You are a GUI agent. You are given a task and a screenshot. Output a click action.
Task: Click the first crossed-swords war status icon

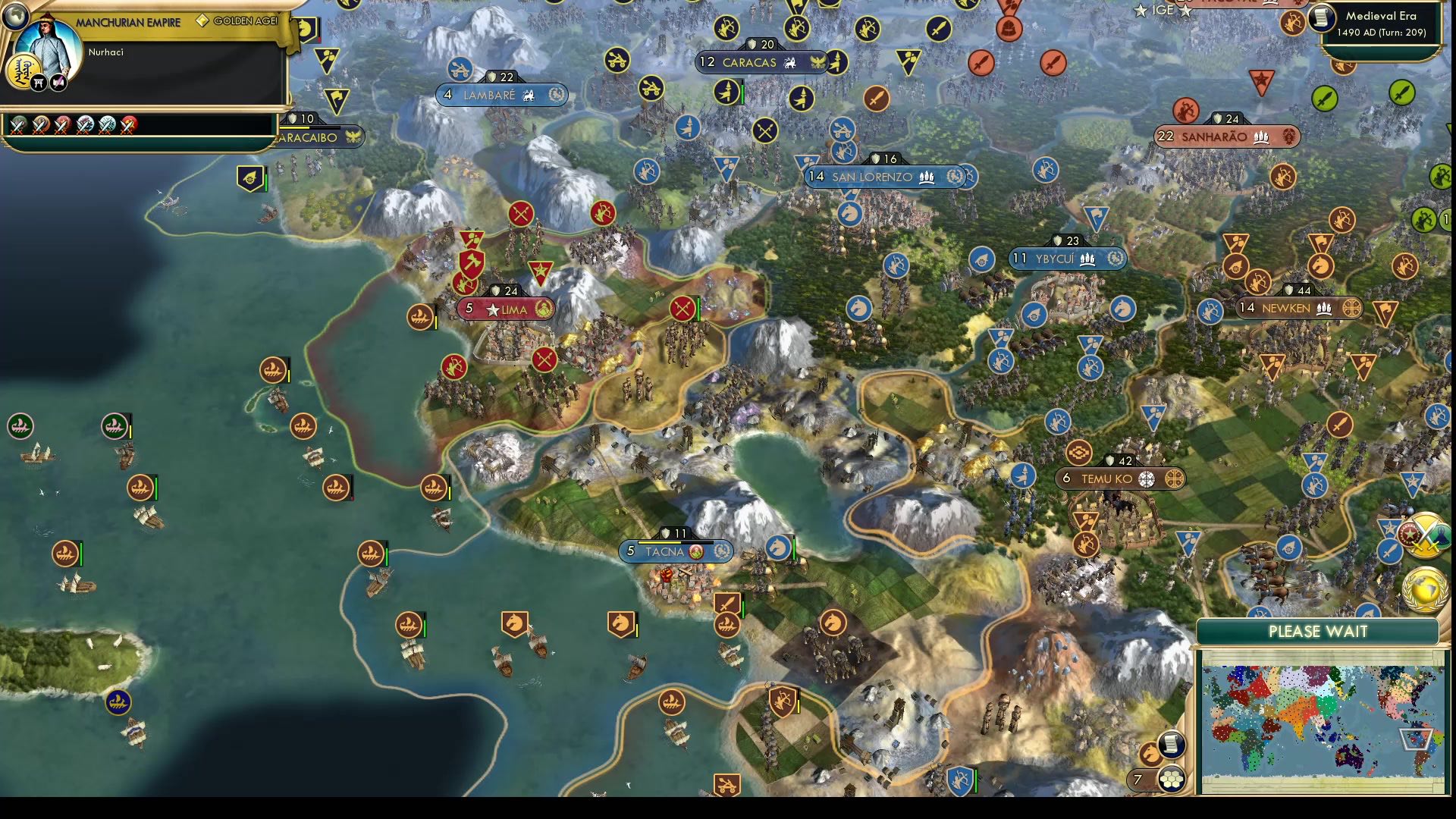pos(18,126)
